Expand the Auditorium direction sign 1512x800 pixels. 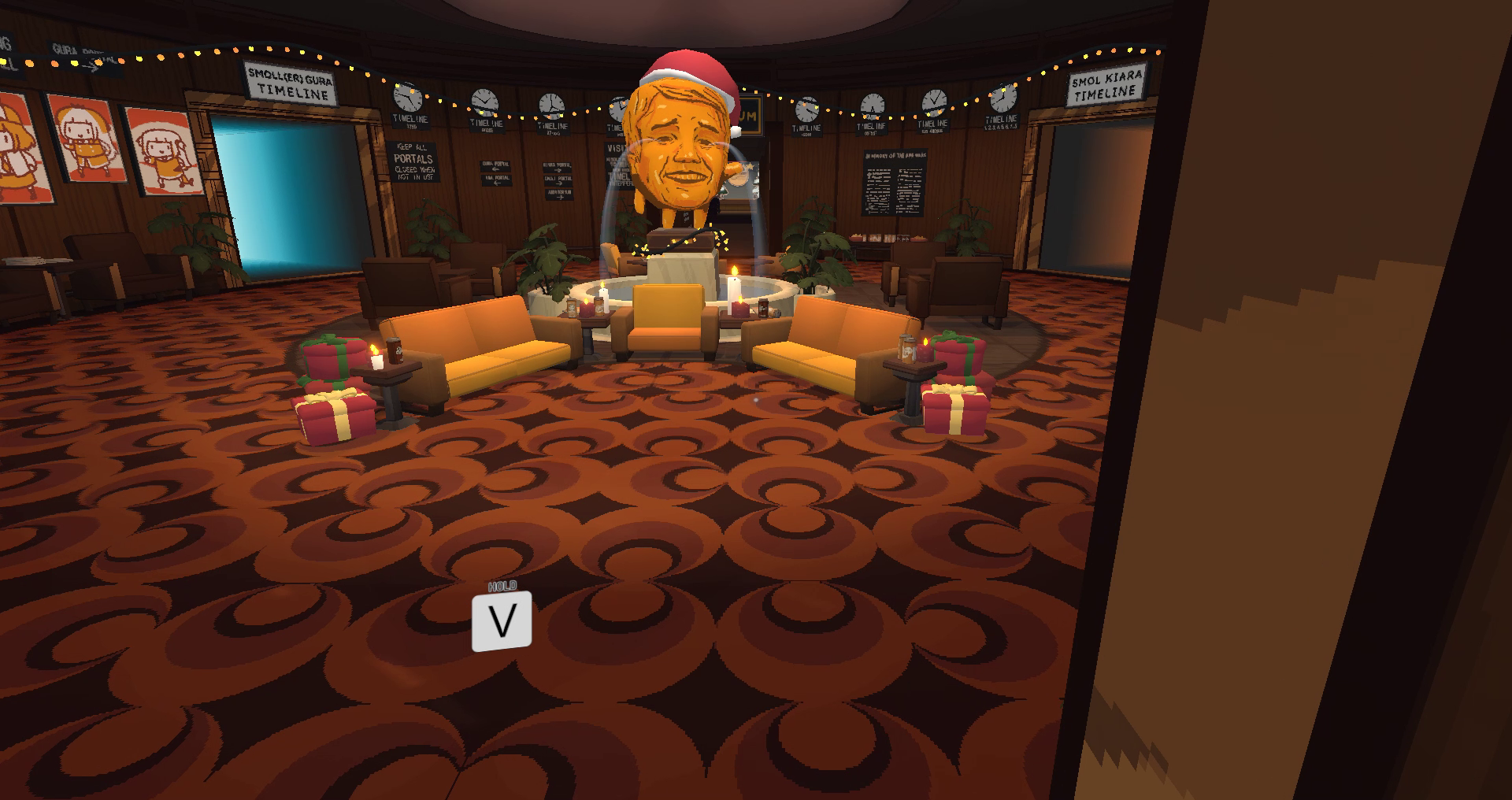click(x=561, y=194)
